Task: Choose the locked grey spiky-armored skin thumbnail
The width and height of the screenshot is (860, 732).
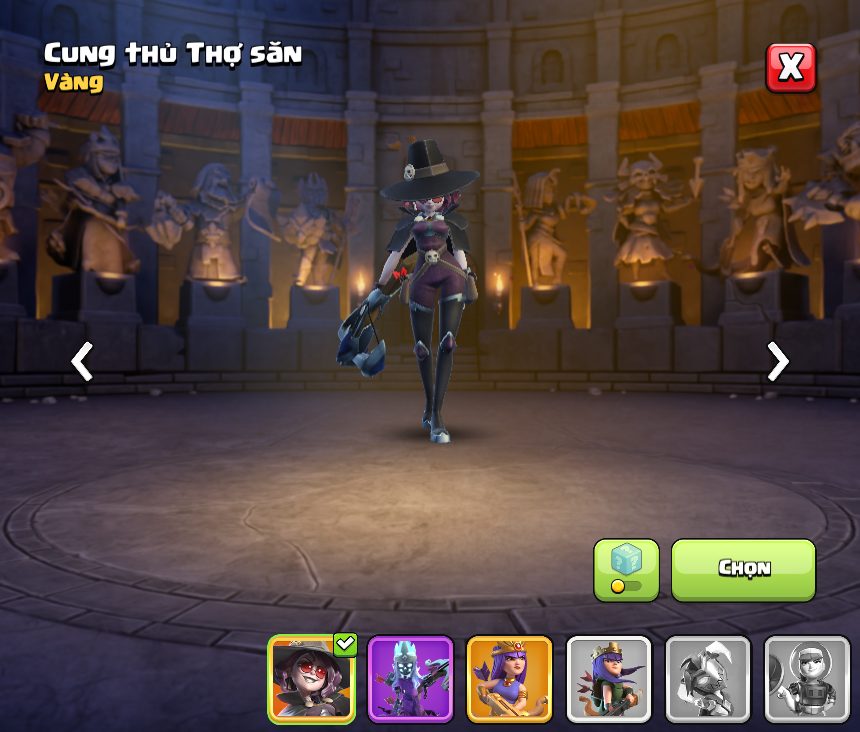Action: (708, 679)
